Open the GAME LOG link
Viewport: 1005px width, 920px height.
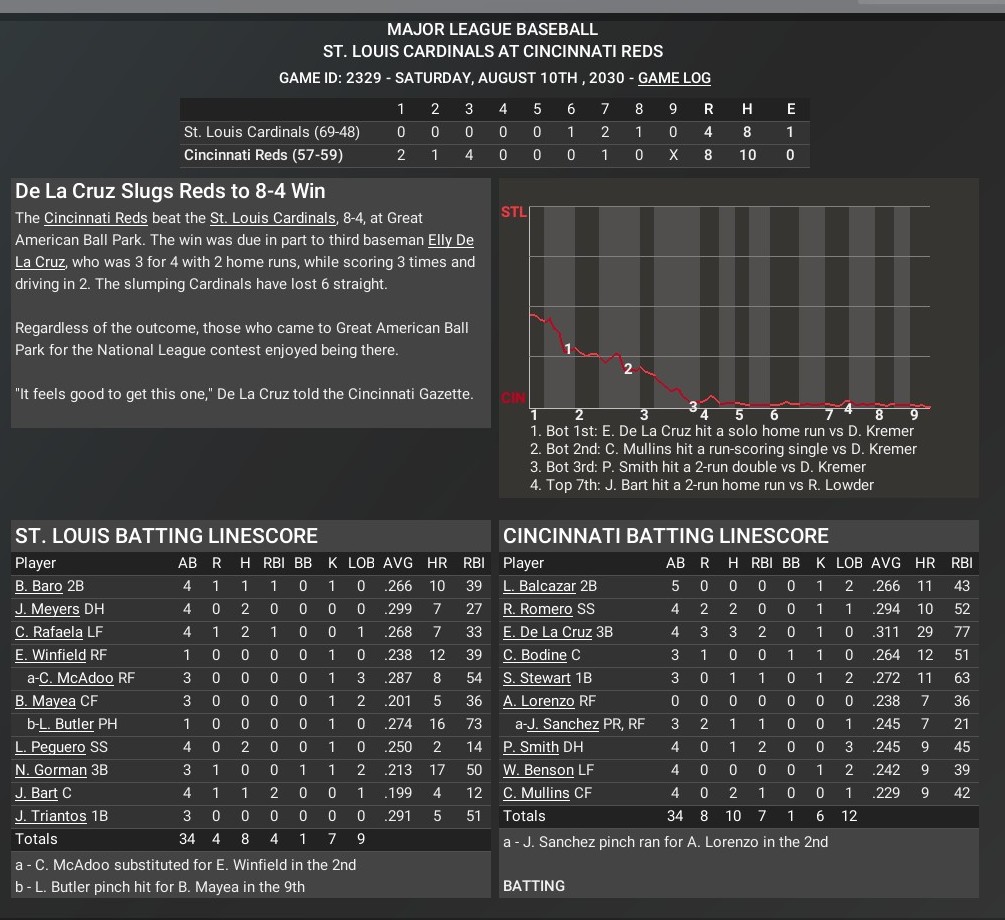coord(674,78)
